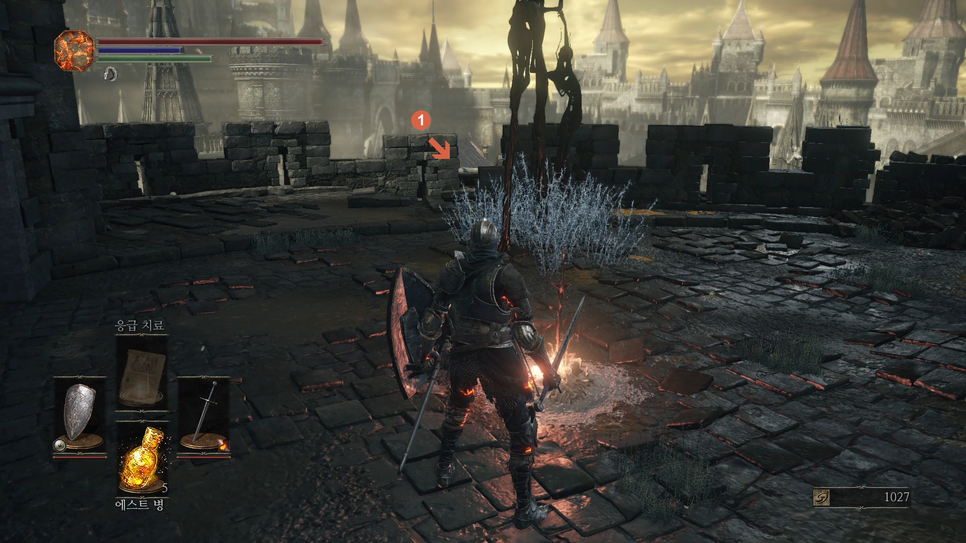This screenshot has height=543, width=966.
Task: Click the orange number 1 annotation marker
Action: pos(422,119)
